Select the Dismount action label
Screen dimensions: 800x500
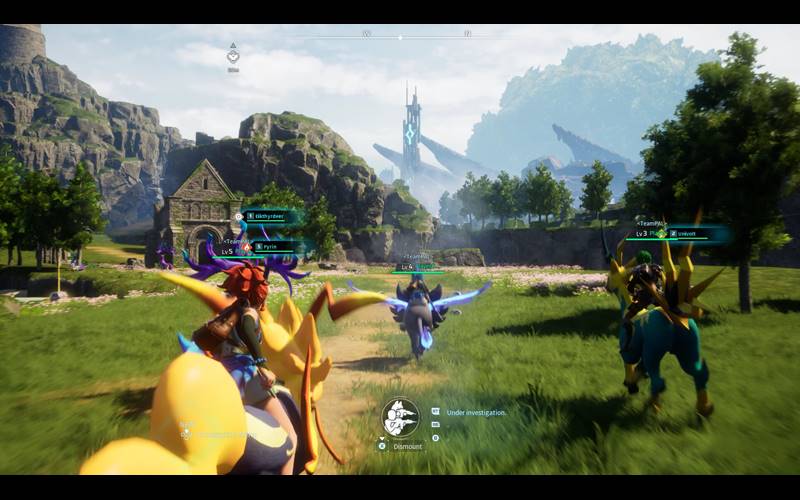406,446
